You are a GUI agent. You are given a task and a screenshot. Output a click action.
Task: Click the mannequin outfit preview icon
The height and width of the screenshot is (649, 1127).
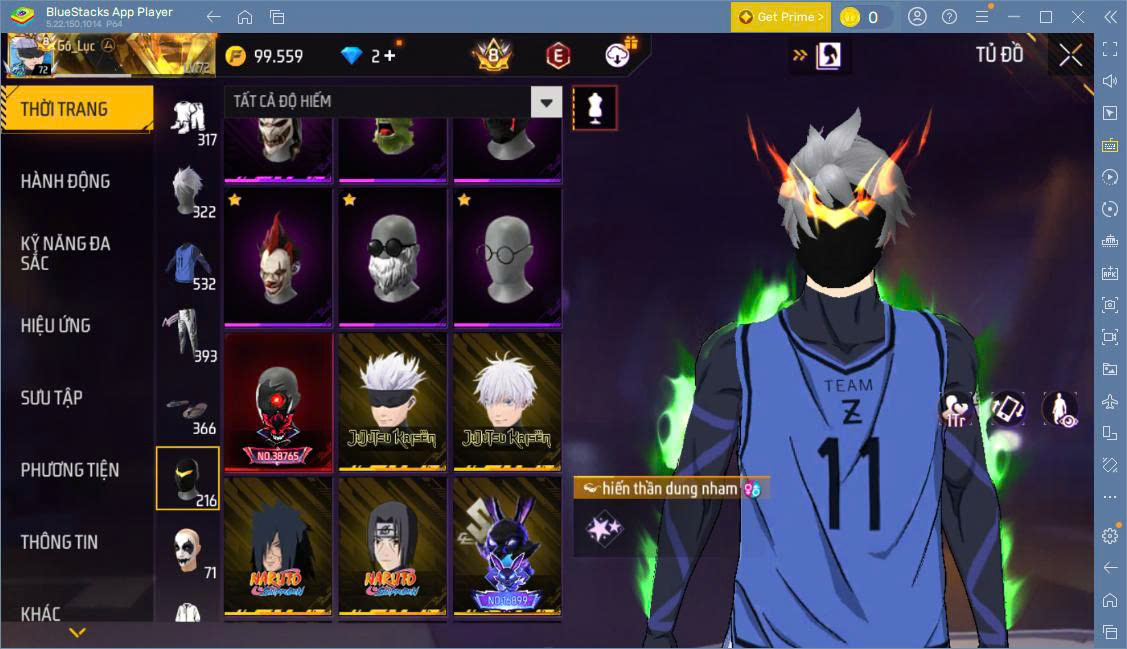point(594,107)
